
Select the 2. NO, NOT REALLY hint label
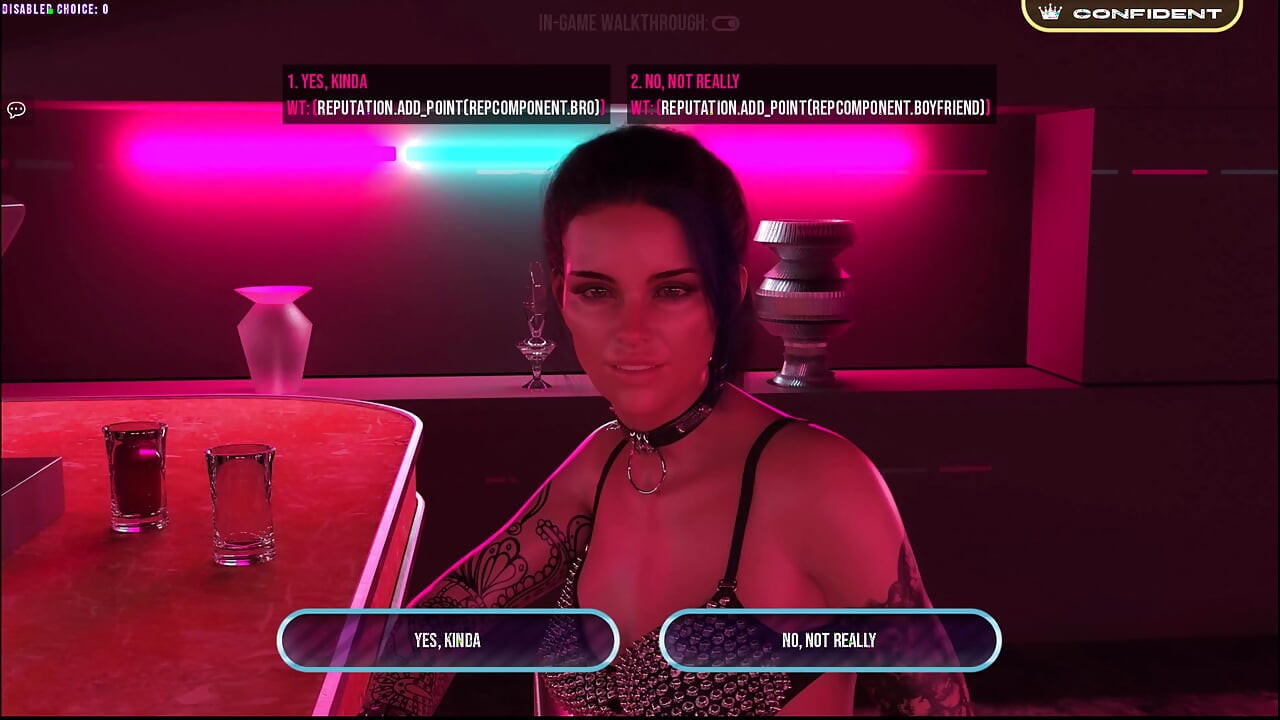[x=683, y=81]
